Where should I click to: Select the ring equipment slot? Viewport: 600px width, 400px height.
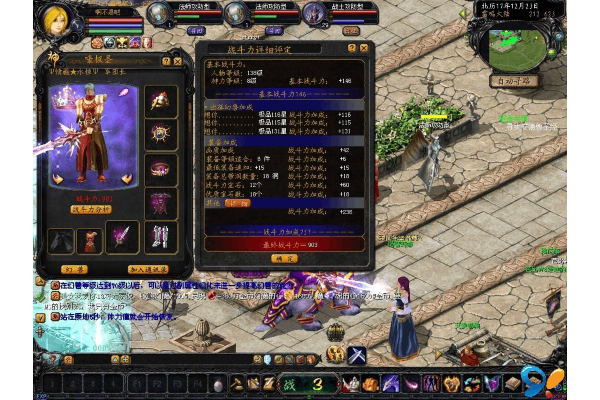tap(161, 167)
